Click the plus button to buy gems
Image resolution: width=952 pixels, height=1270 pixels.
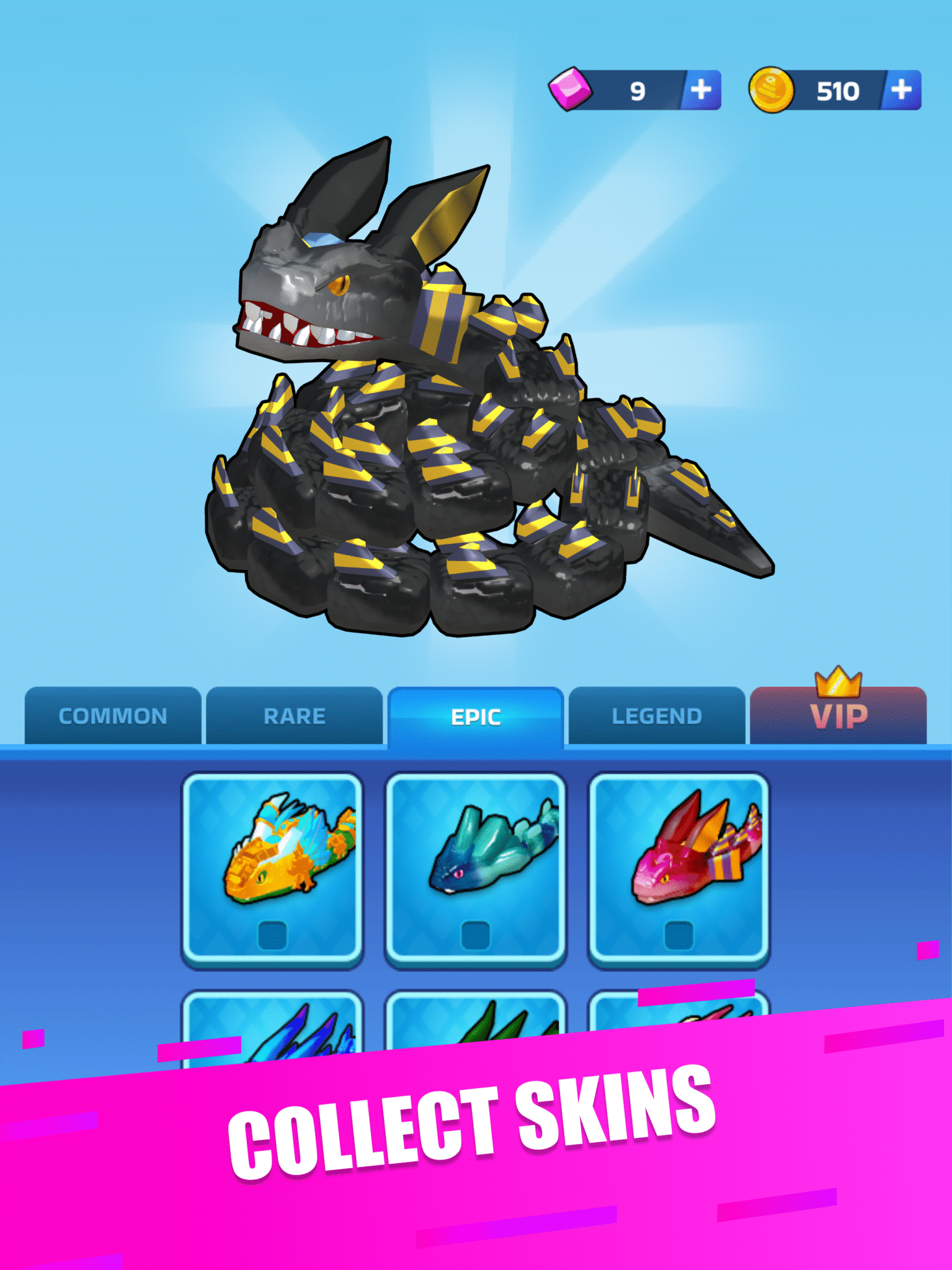pyautogui.click(x=701, y=91)
